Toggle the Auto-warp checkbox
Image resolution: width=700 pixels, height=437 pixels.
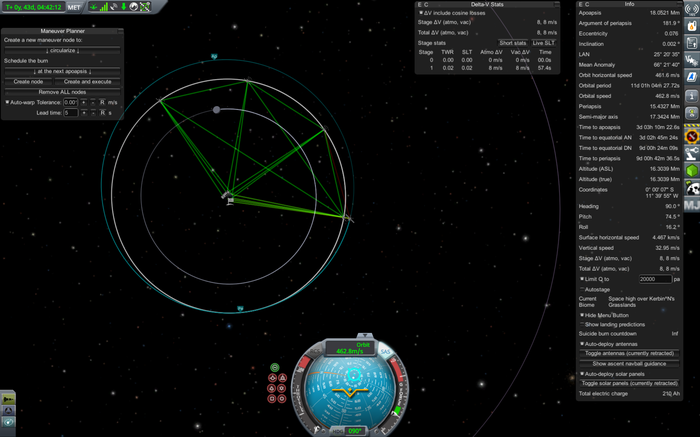tap(6, 102)
